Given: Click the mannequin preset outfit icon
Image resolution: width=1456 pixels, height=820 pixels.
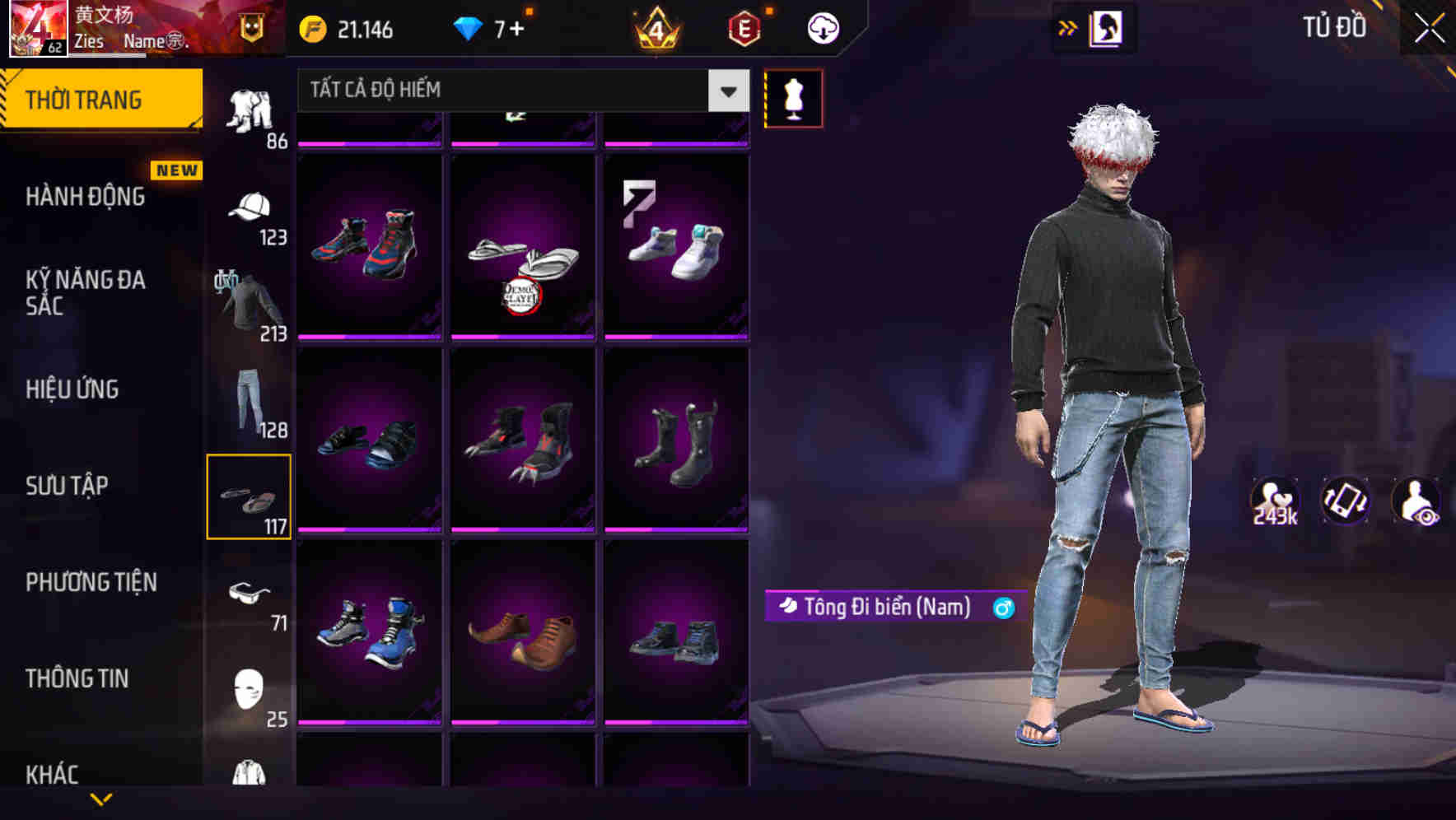Looking at the screenshot, I should click(x=793, y=98).
